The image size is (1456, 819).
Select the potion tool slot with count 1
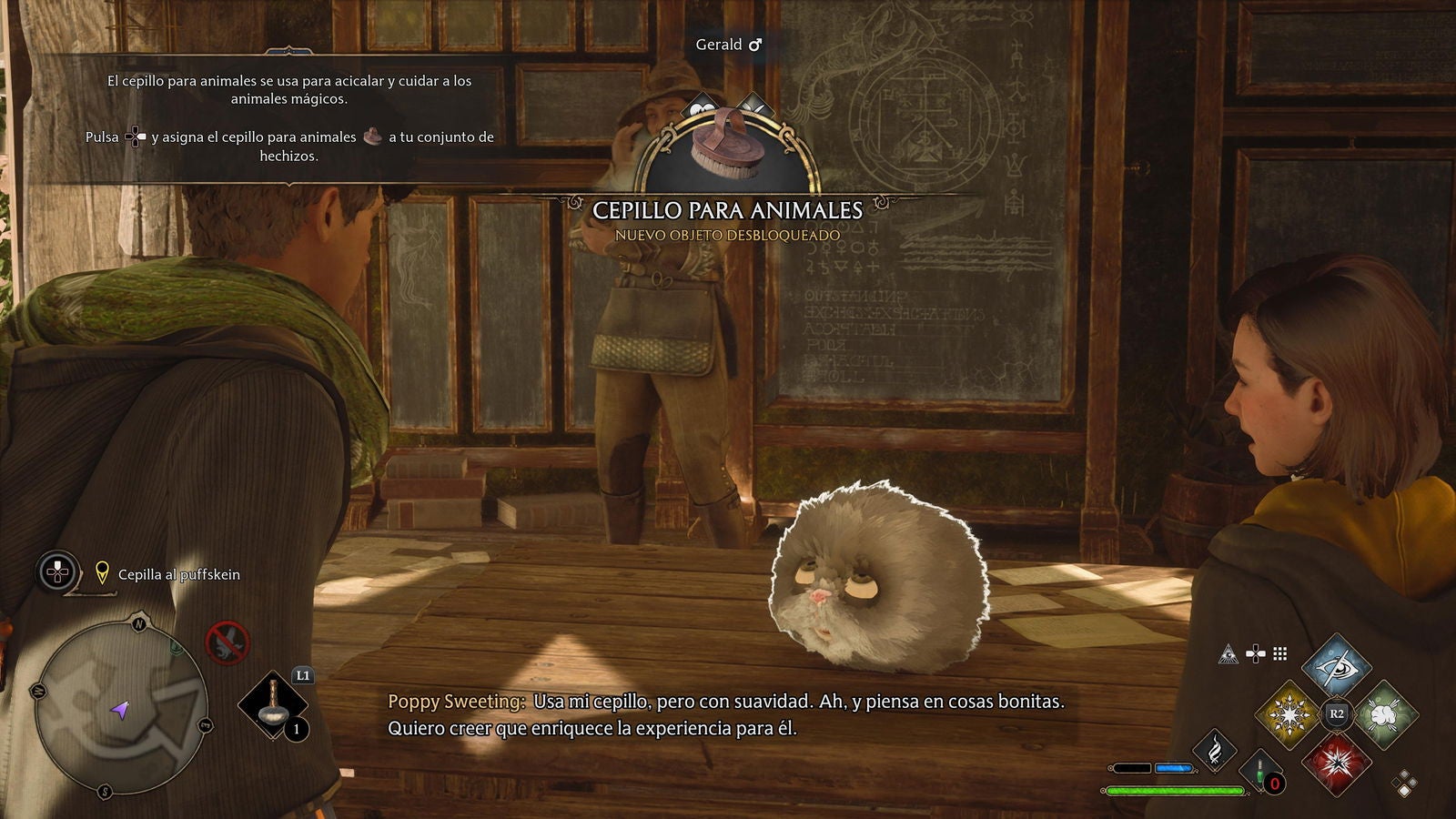coord(273,708)
